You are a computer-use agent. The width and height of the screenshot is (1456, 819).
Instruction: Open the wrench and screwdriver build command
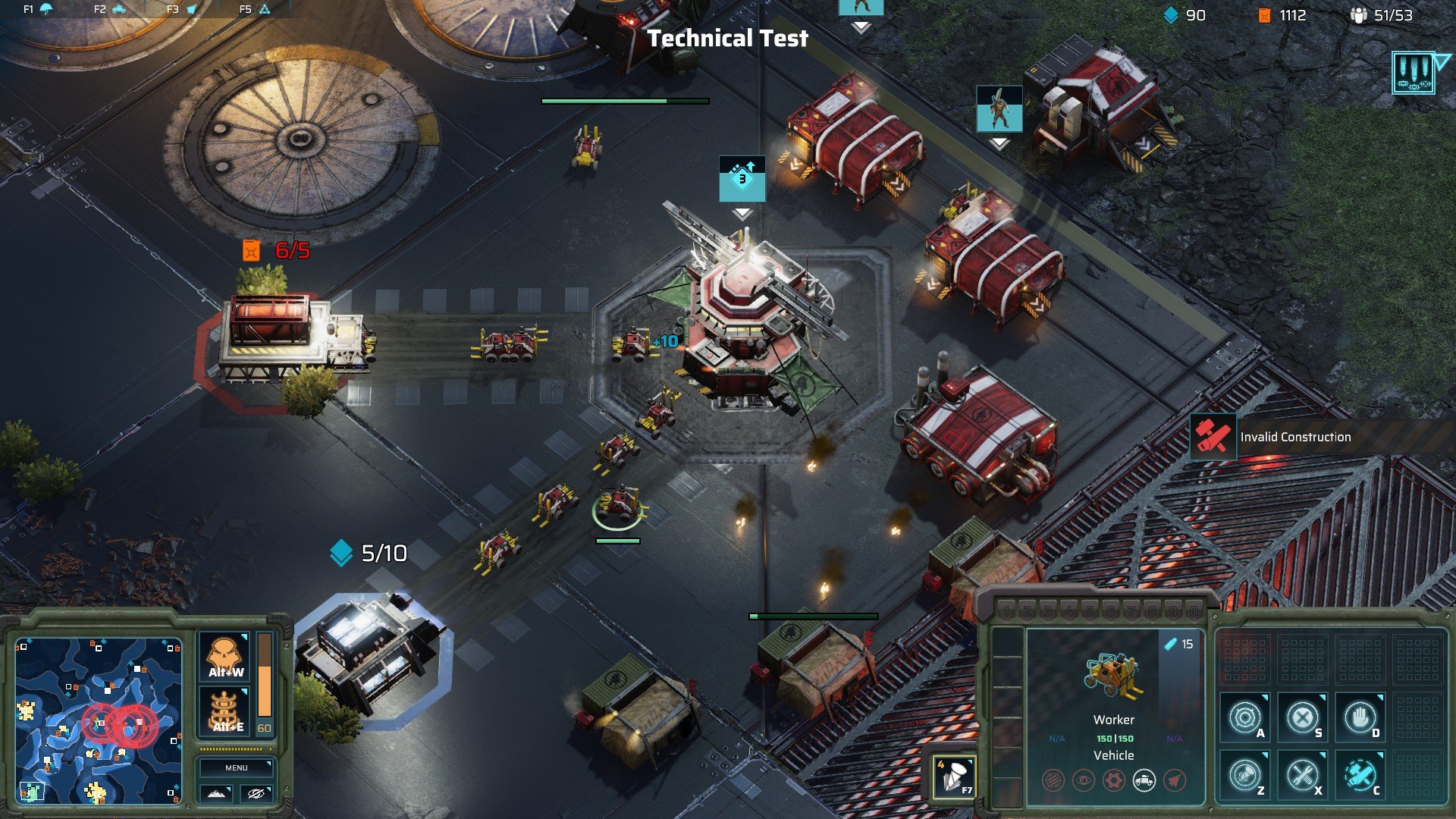click(1302, 775)
